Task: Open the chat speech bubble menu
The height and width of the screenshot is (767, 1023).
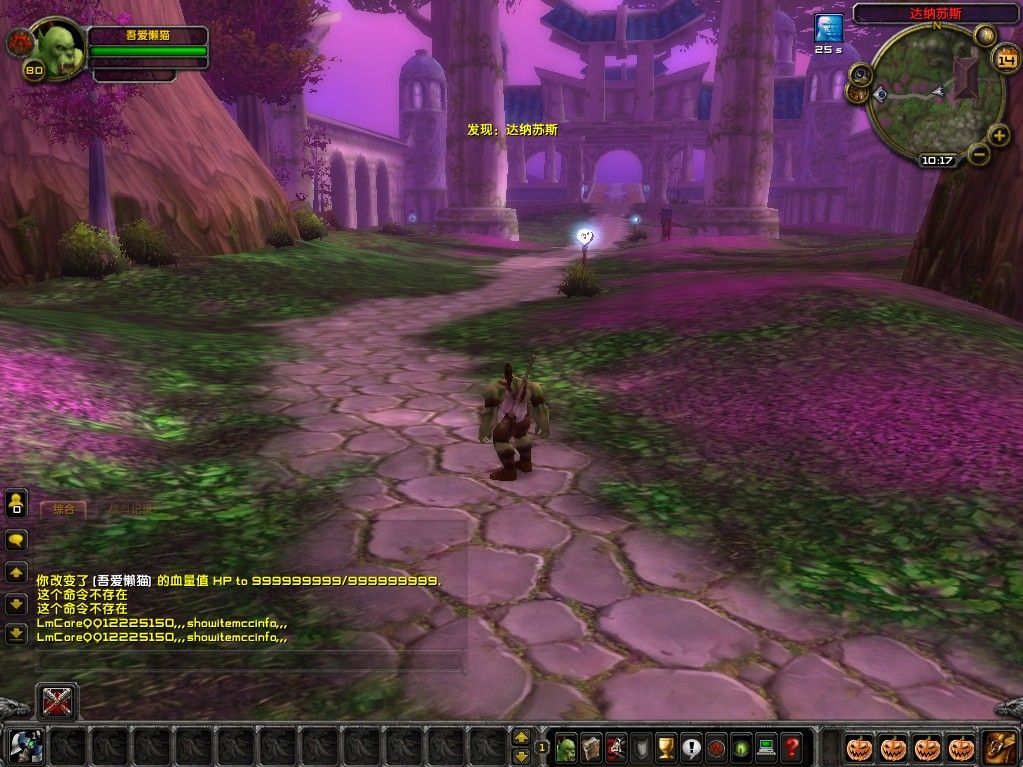Action: click(x=16, y=540)
